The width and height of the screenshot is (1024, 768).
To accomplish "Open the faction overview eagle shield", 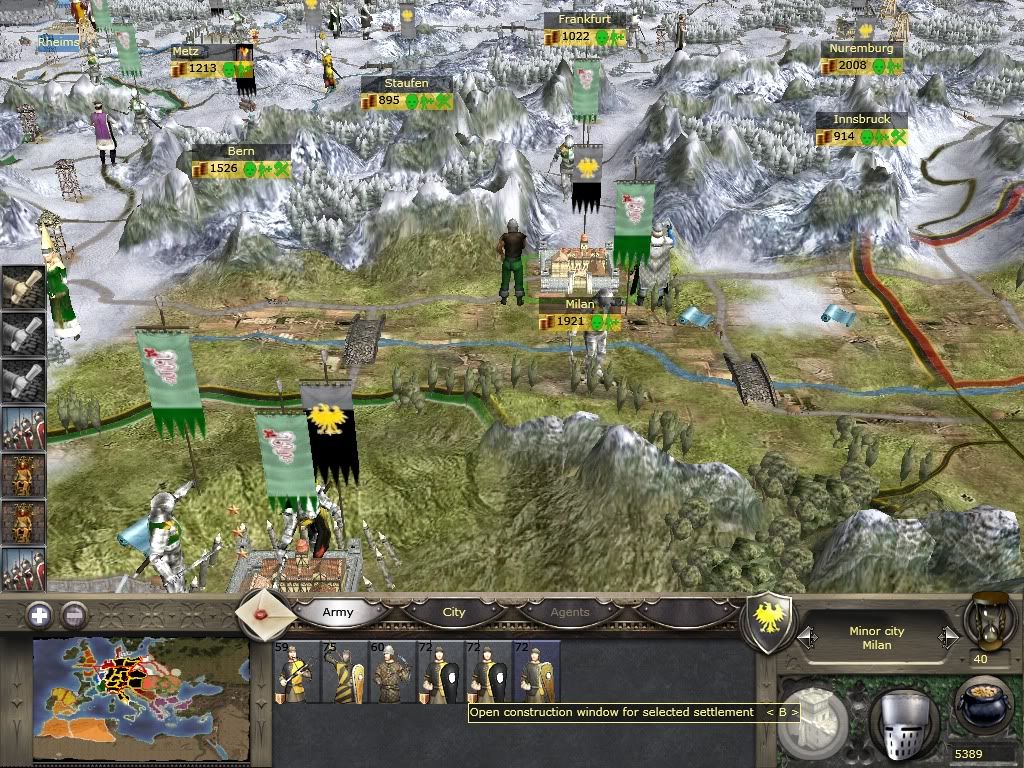I will tap(770, 623).
